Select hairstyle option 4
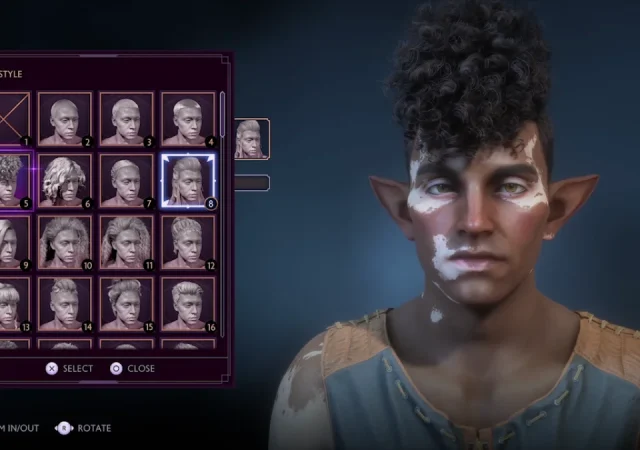 pos(188,119)
